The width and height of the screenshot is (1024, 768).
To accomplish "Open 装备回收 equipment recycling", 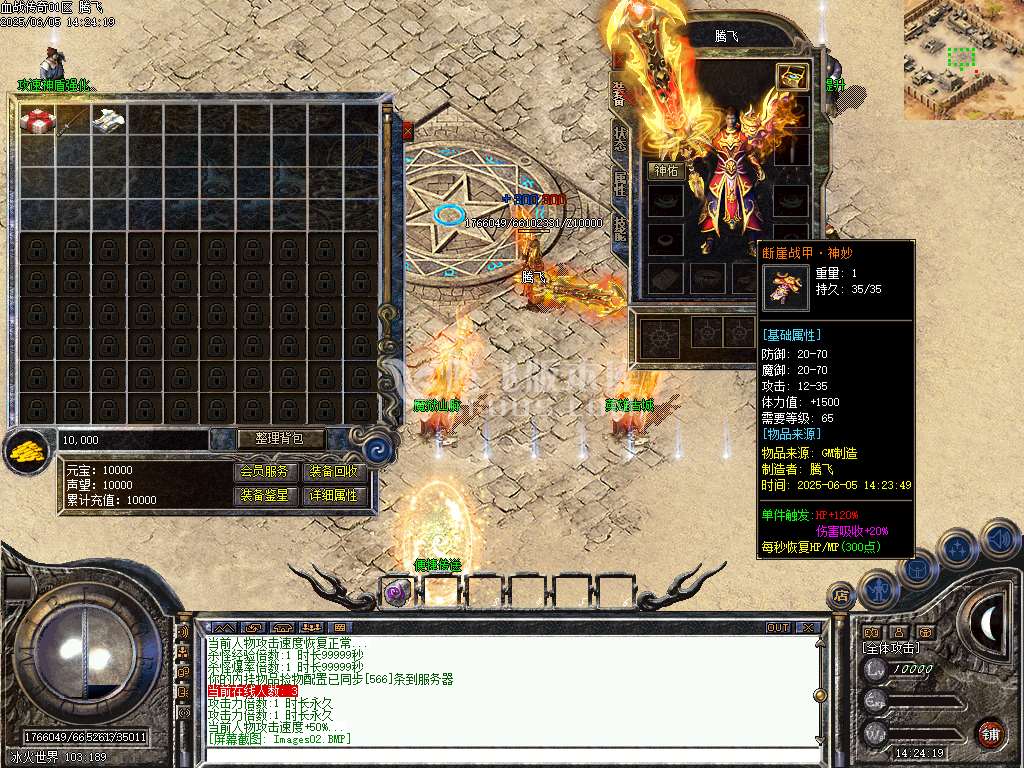I will coord(333,472).
